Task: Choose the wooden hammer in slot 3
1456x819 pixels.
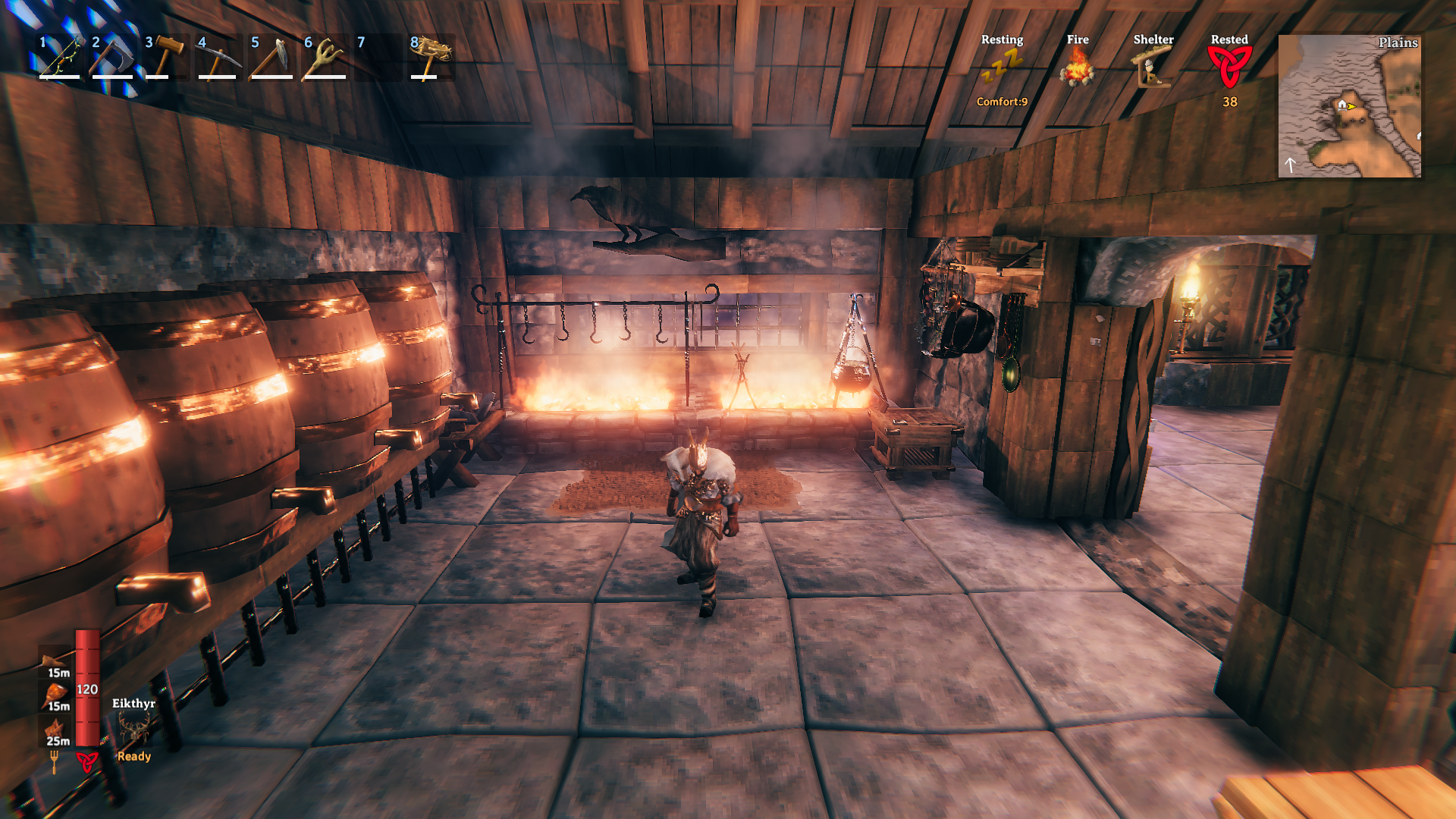Action: pos(165,57)
